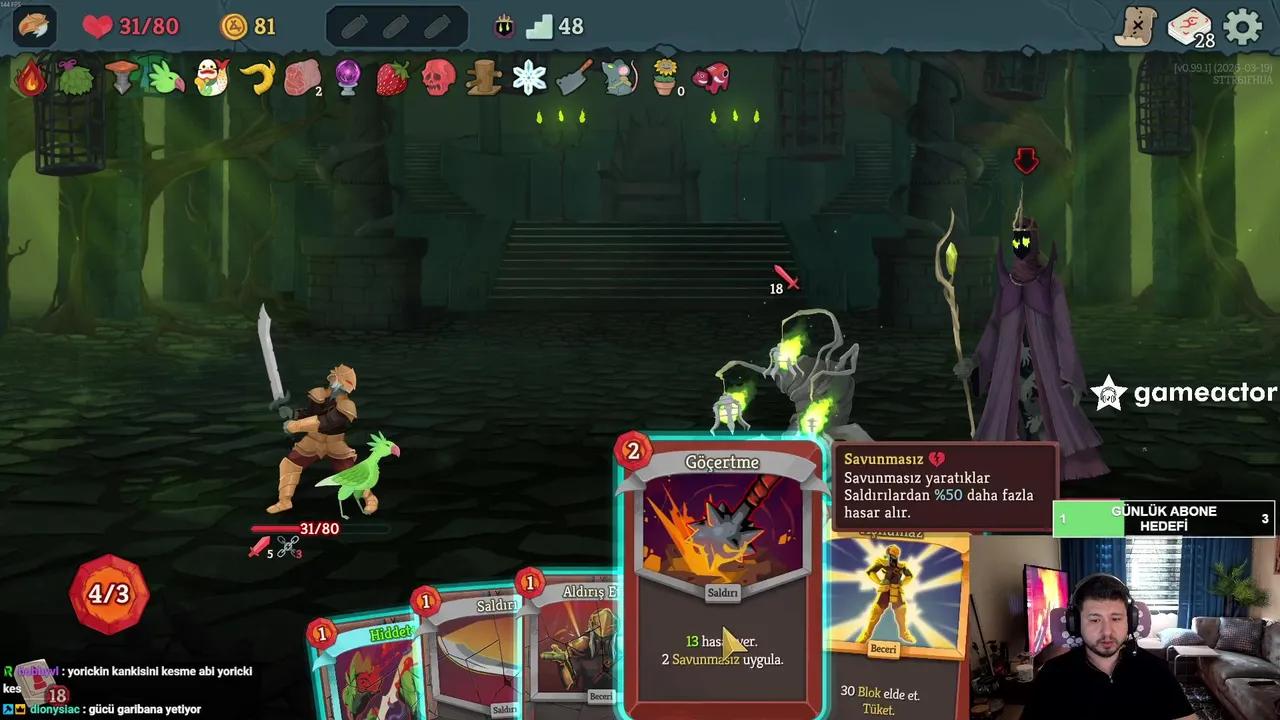The image size is (1280, 720).
Task: Inspect the flame relic
Action: tap(30, 78)
